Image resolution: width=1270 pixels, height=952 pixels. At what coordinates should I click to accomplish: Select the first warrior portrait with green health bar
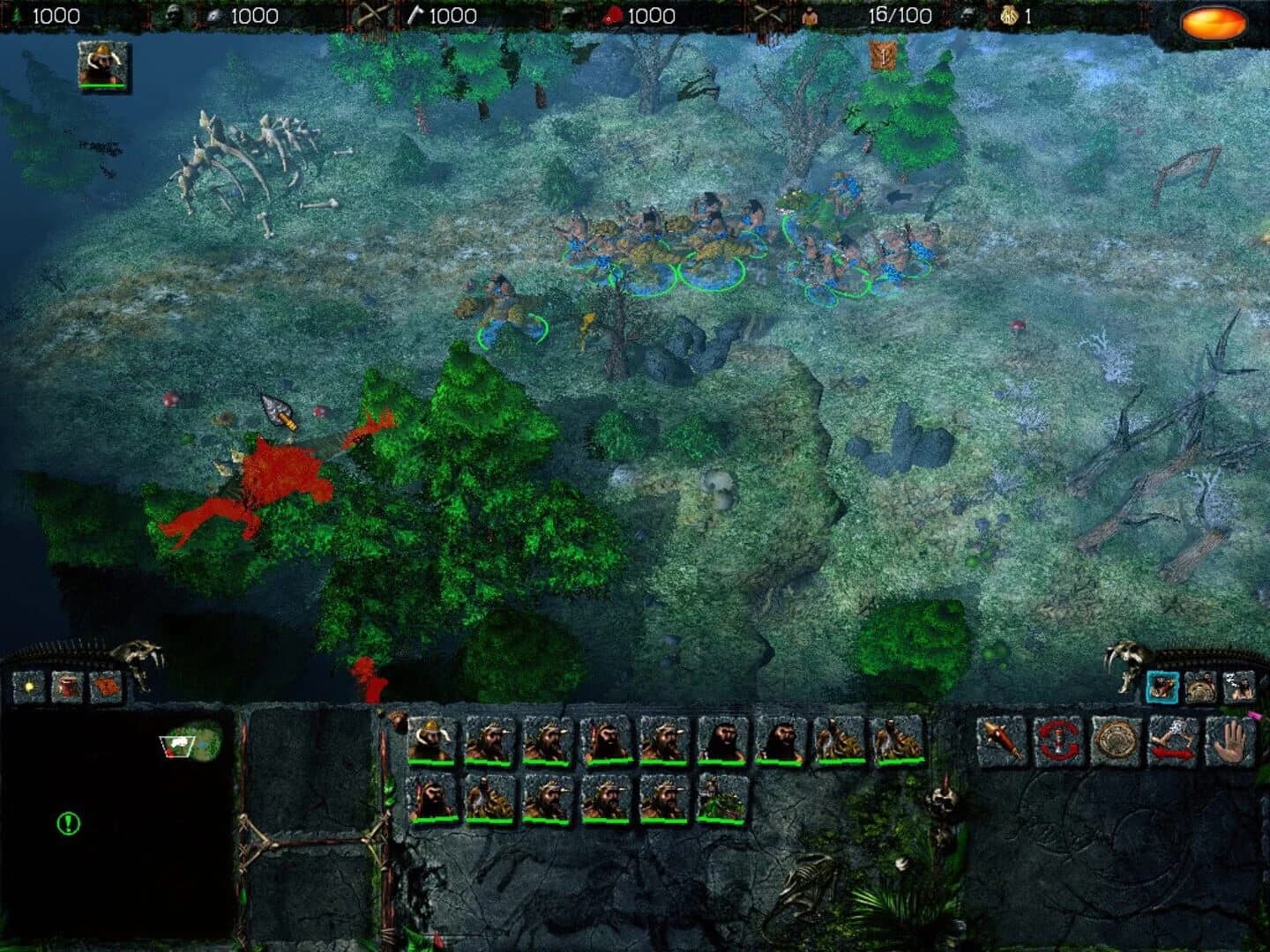432,740
